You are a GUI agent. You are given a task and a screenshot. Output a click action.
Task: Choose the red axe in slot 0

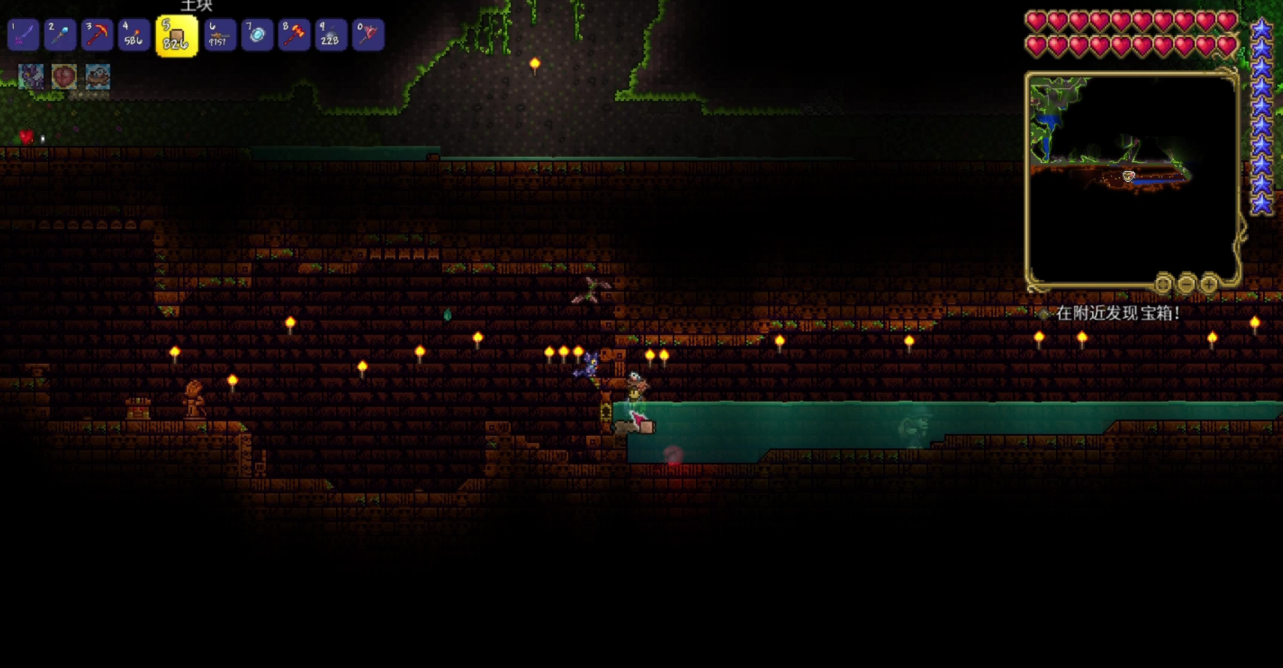[368, 35]
